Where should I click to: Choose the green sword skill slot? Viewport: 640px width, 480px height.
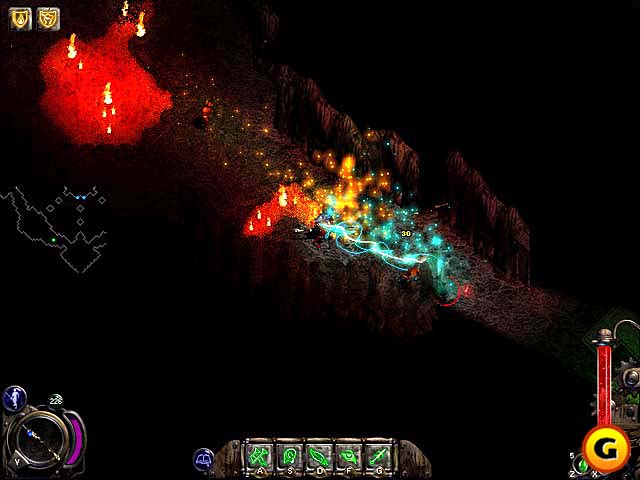378,456
